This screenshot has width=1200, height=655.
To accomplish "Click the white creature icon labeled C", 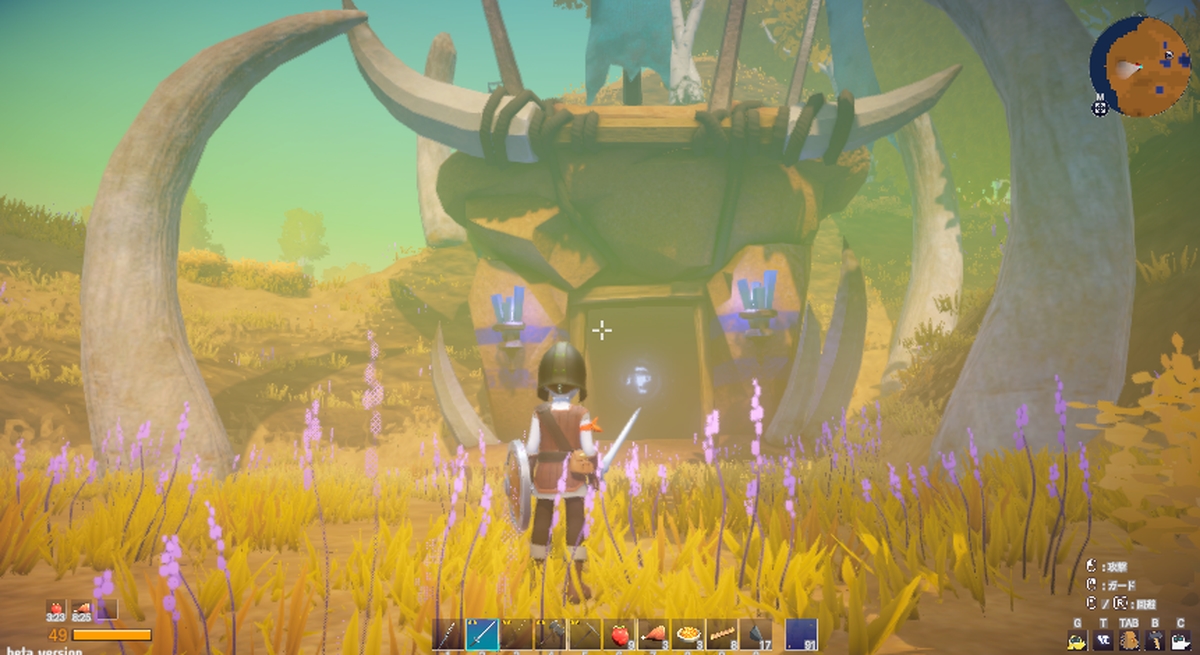I will pos(1180,641).
